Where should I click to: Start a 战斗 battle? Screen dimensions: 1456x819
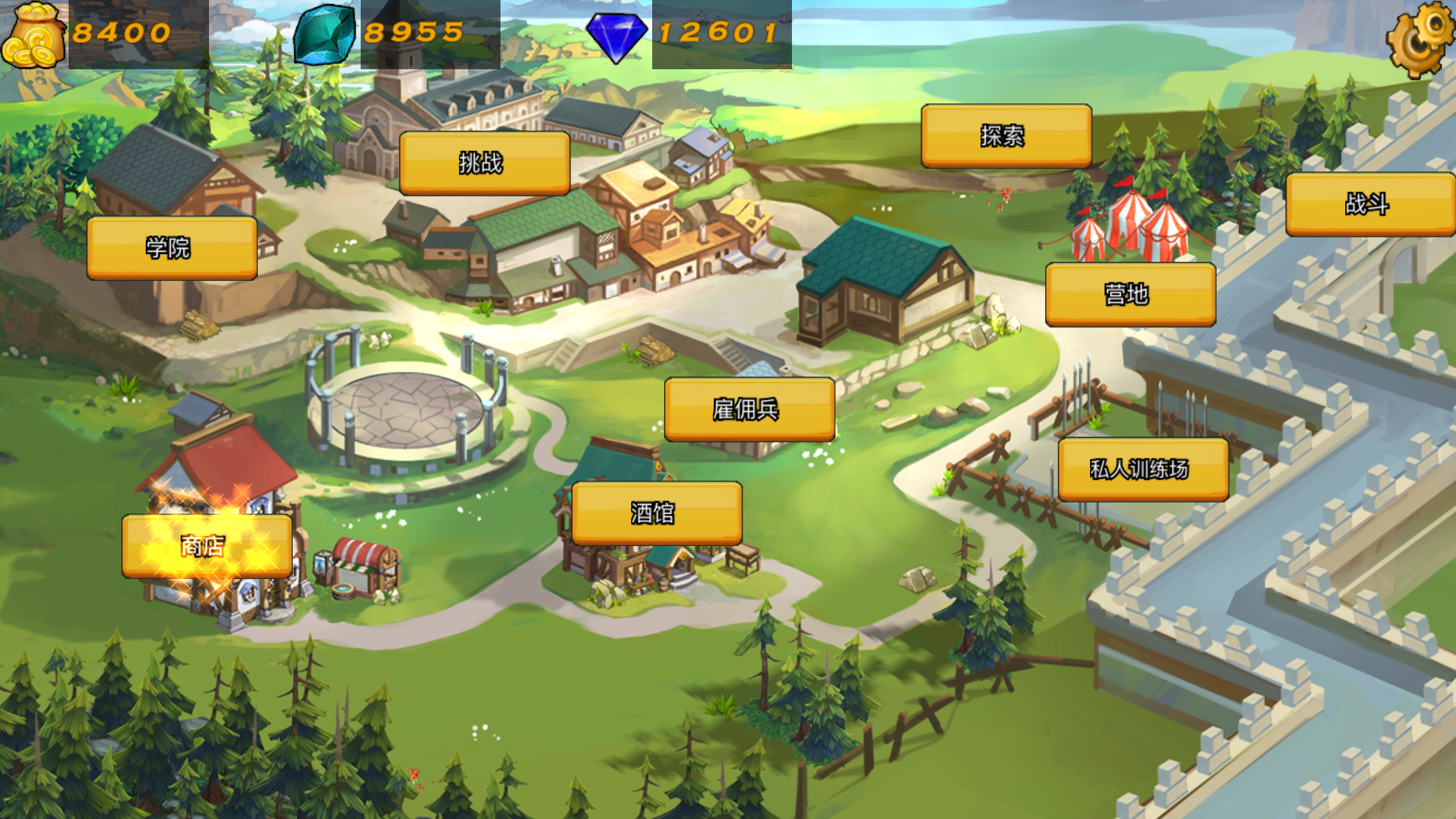[x=1370, y=204]
